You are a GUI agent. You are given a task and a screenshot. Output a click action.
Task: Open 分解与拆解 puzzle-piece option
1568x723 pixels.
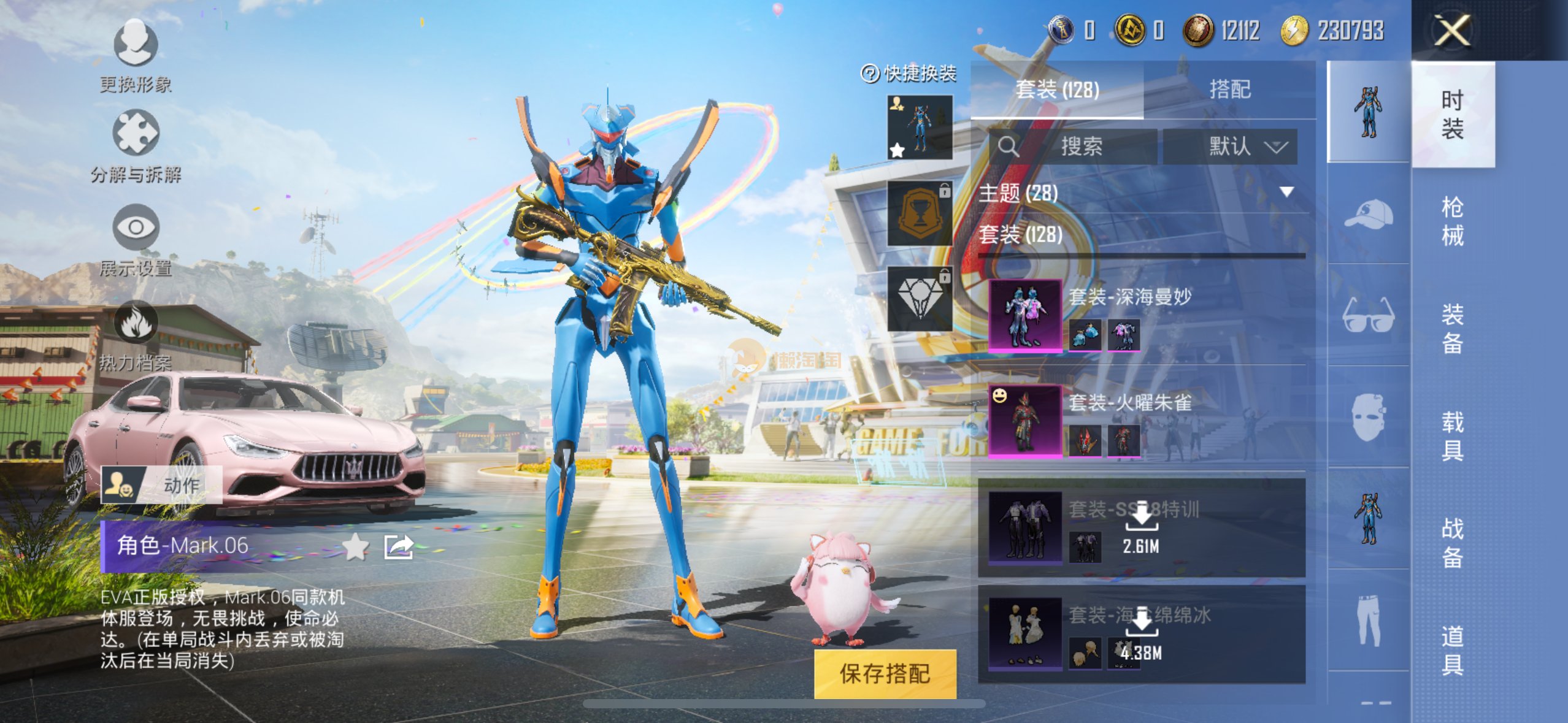[x=136, y=133]
